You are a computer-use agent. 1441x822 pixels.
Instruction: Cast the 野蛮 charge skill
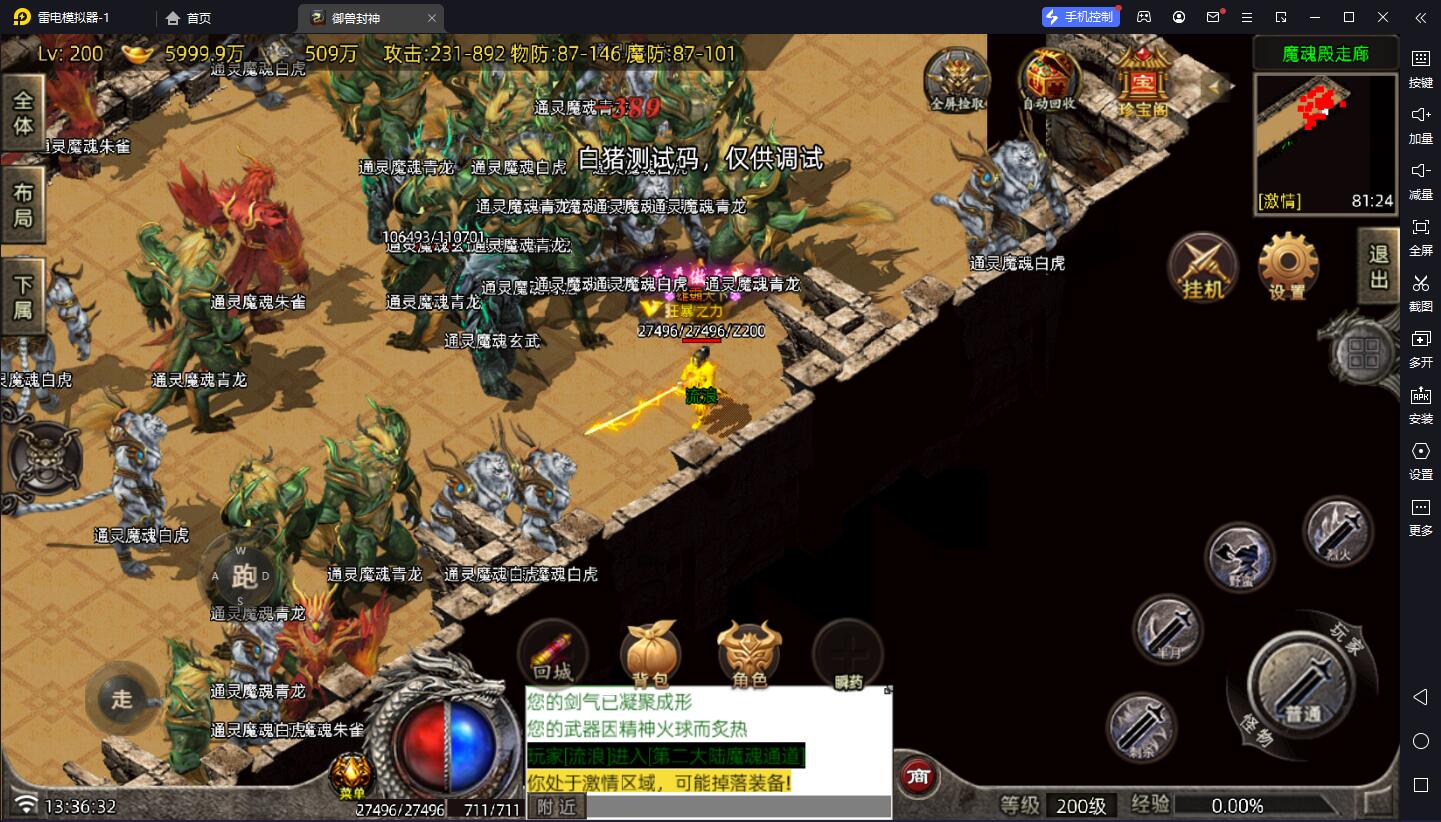[1240, 556]
